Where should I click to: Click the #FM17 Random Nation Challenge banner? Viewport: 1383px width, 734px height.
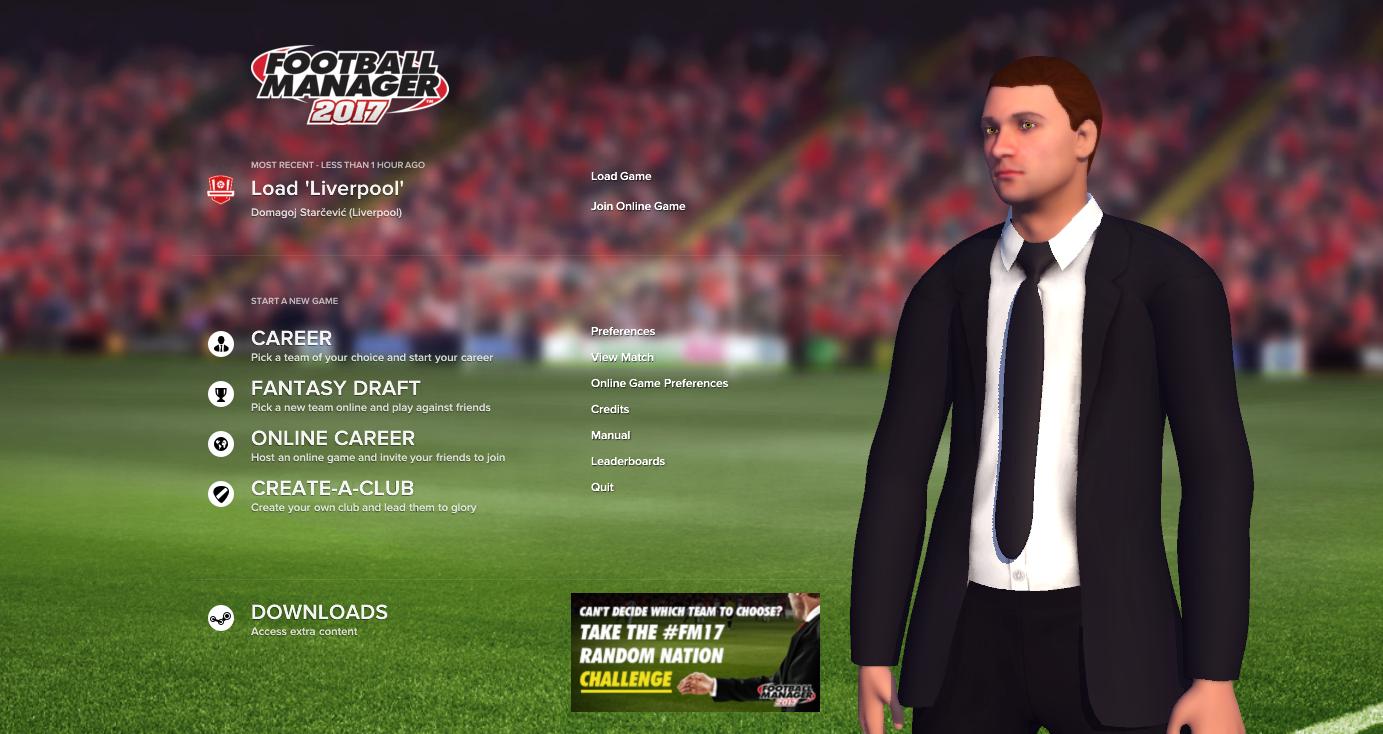695,651
